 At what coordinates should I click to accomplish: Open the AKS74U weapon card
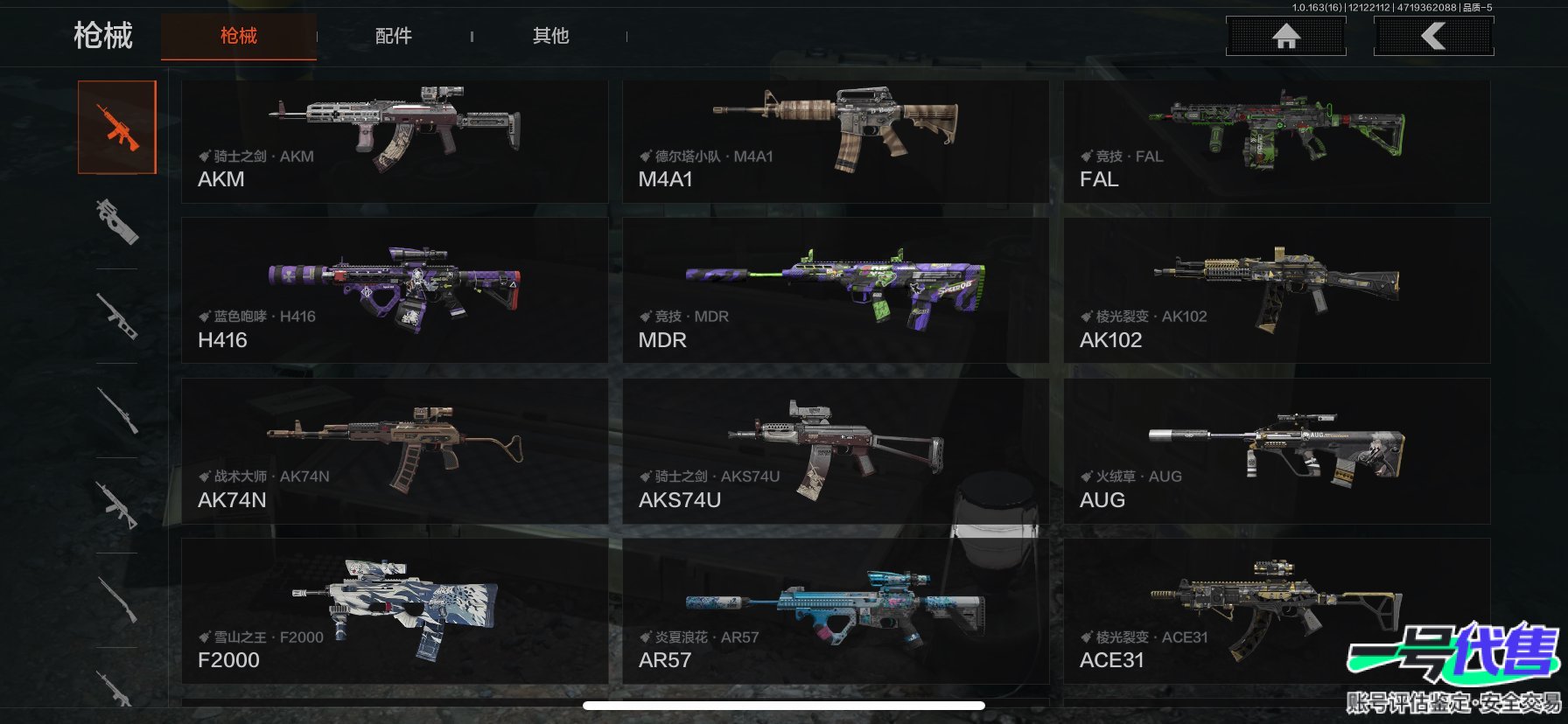click(x=835, y=451)
